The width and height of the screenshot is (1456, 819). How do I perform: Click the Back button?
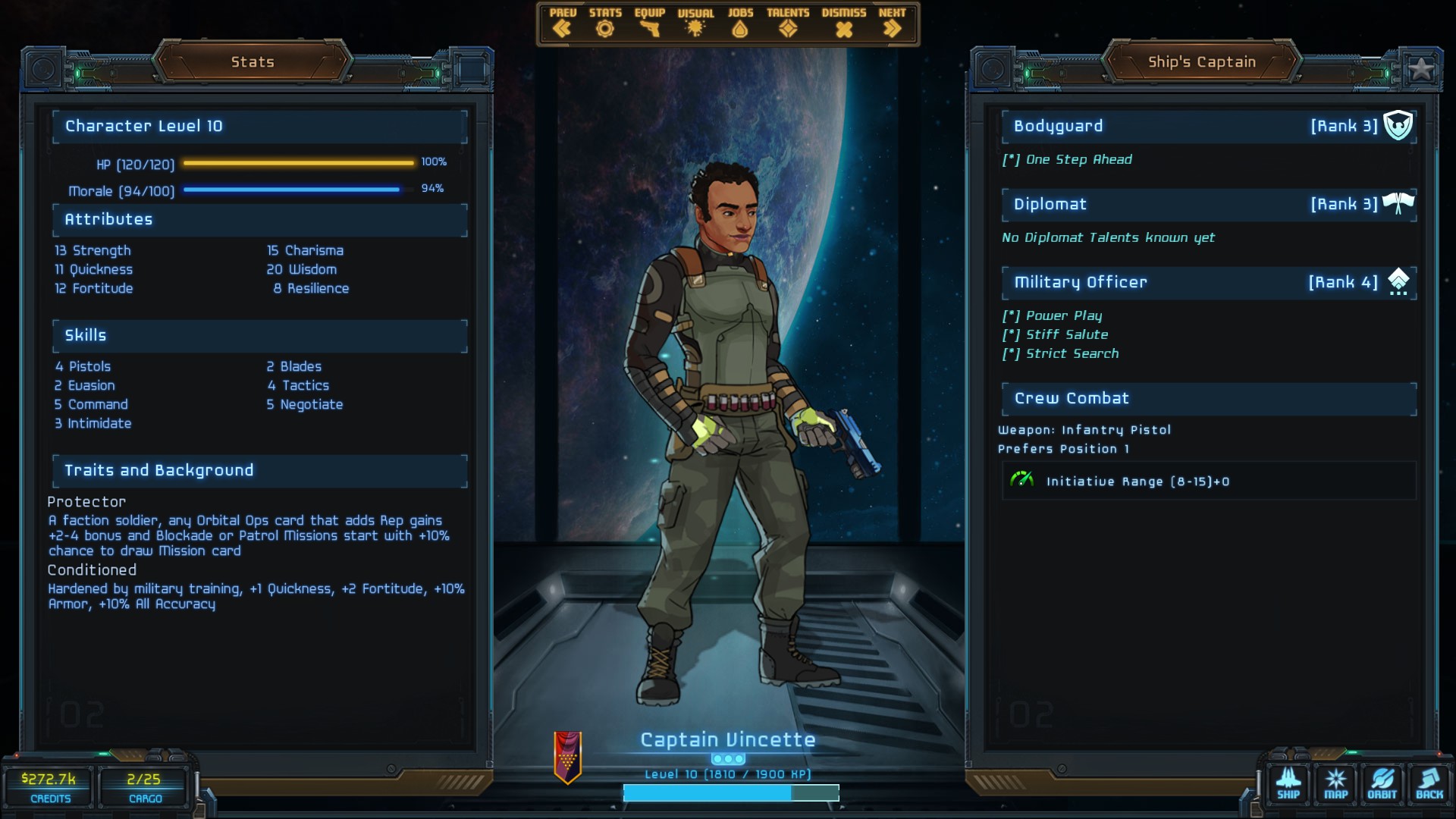(1429, 783)
